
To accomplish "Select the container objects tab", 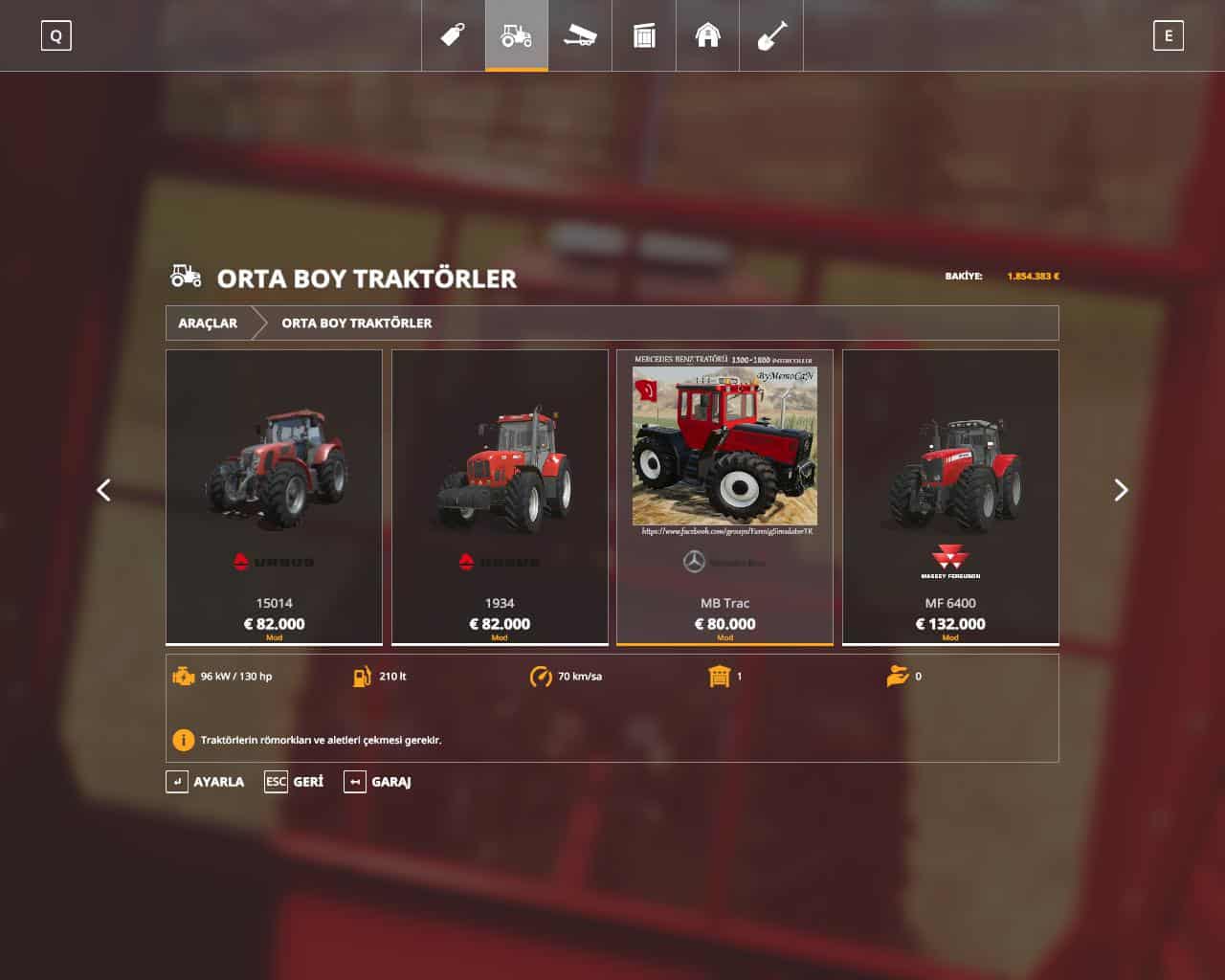I will (644, 35).
